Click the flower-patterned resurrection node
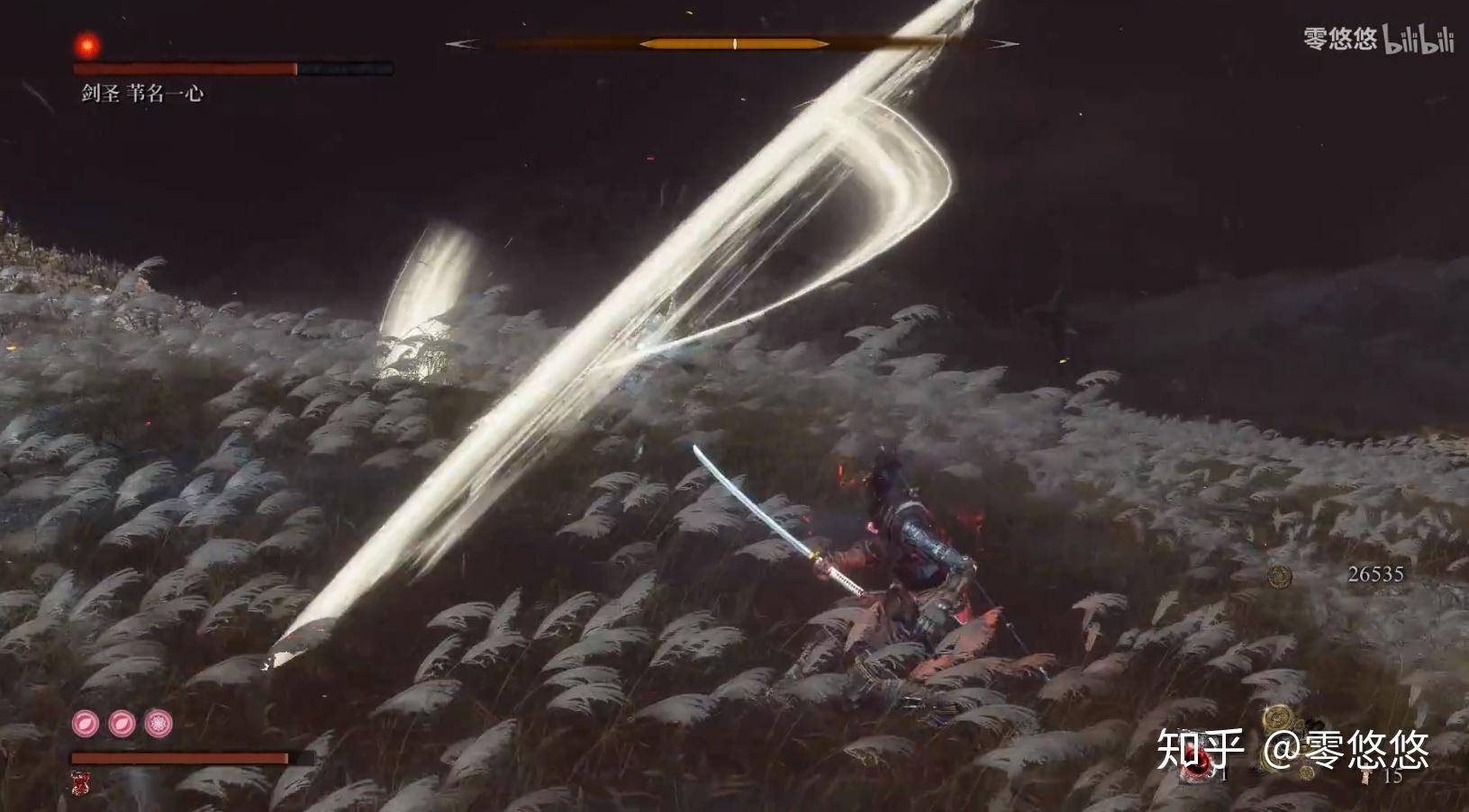 coord(159,723)
